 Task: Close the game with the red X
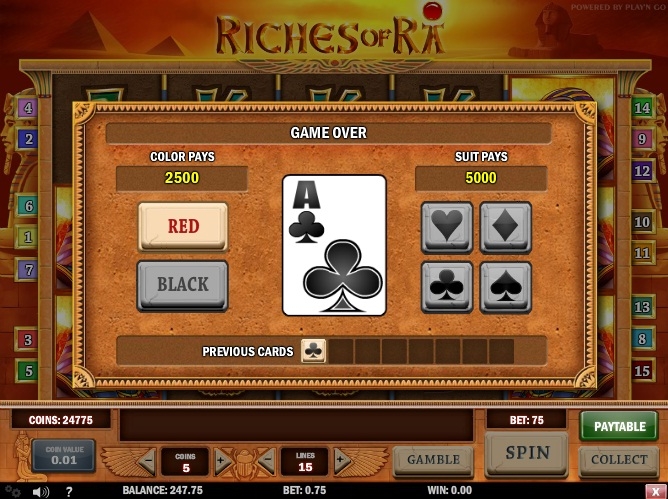point(655,491)
